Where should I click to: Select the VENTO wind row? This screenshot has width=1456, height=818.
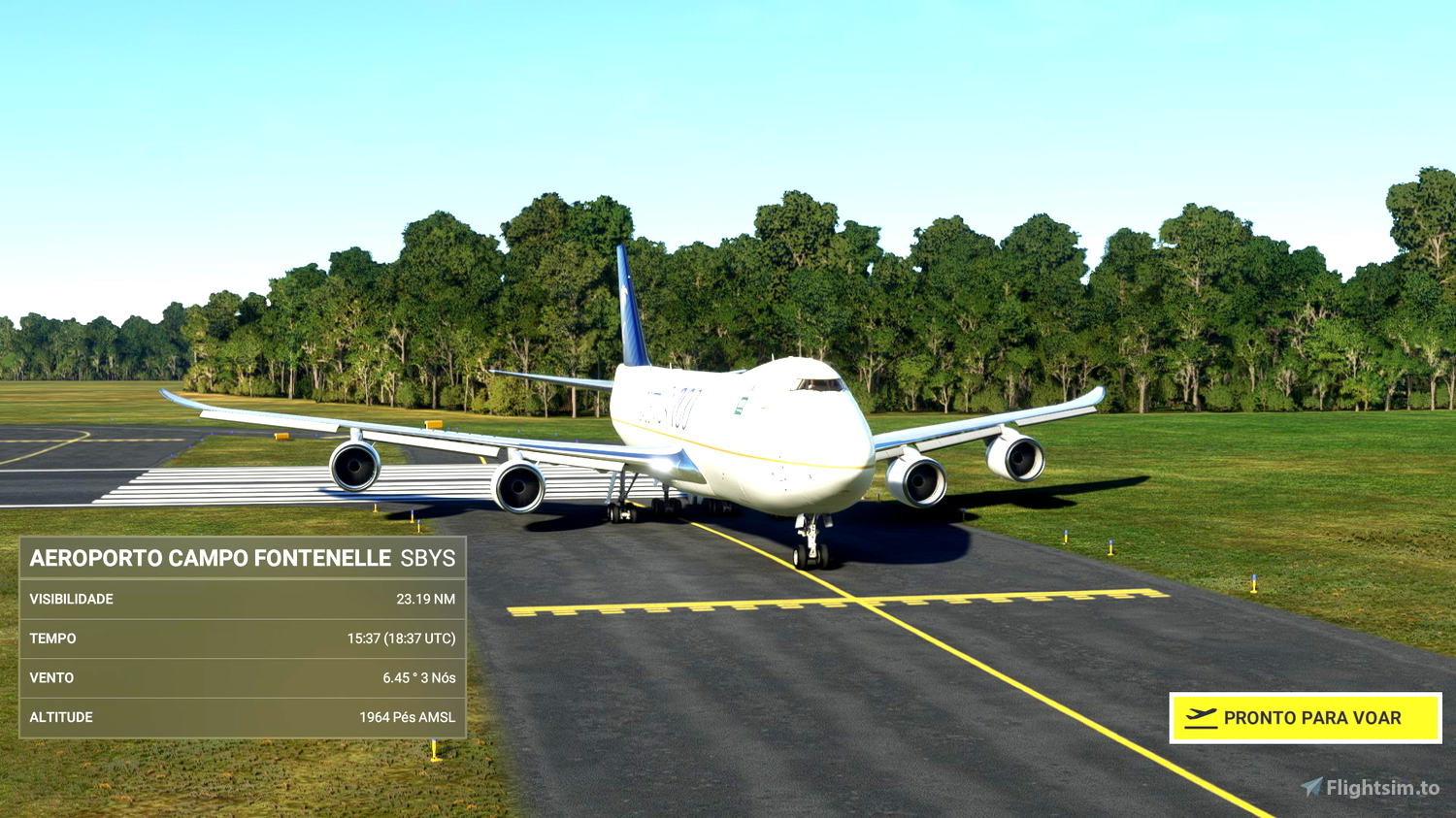pyautogui.click(x=242, y=677)
